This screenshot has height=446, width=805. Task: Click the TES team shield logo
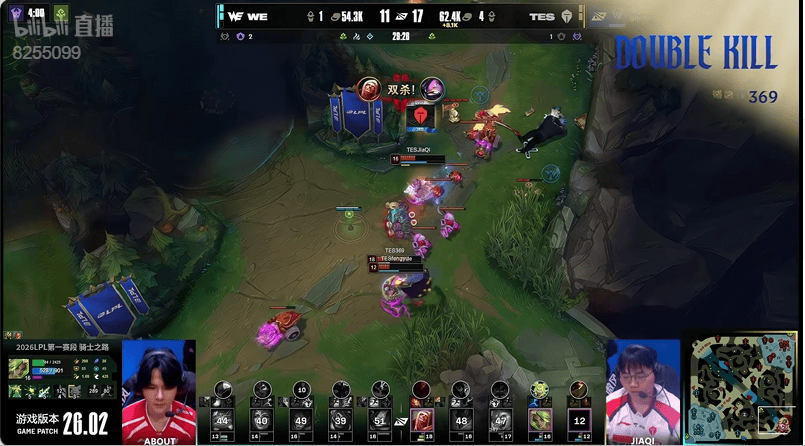[x=566, y=17]
